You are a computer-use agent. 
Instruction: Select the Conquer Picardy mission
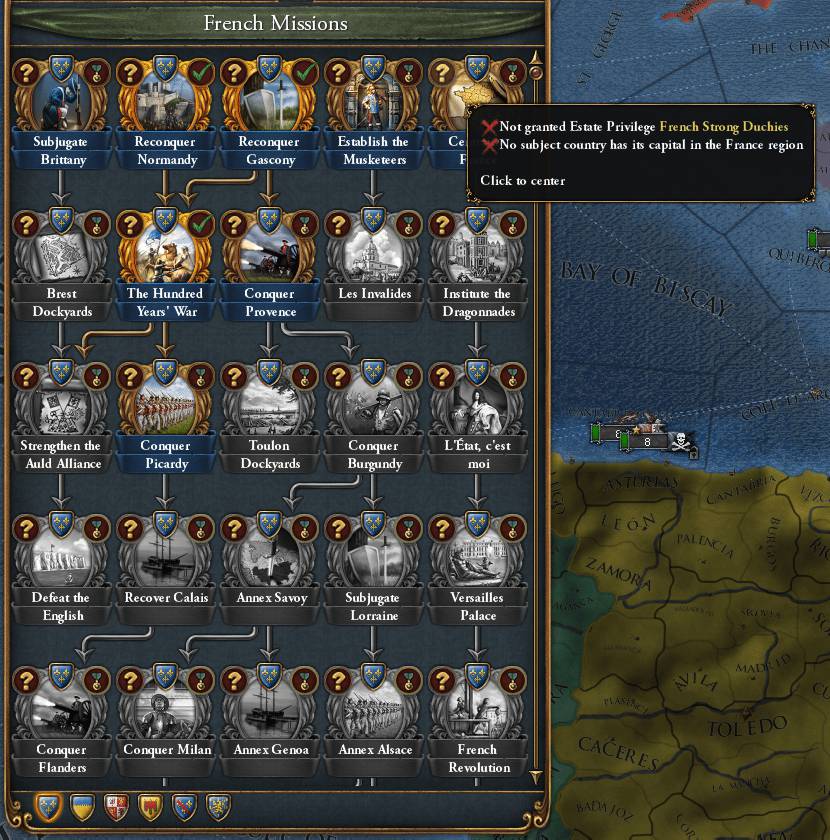tap(165, 406)
